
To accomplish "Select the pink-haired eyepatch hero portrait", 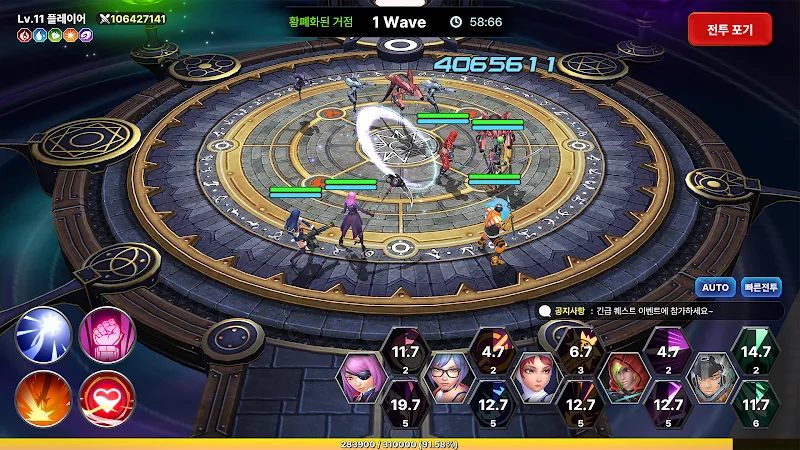I will tap(361, 378).
